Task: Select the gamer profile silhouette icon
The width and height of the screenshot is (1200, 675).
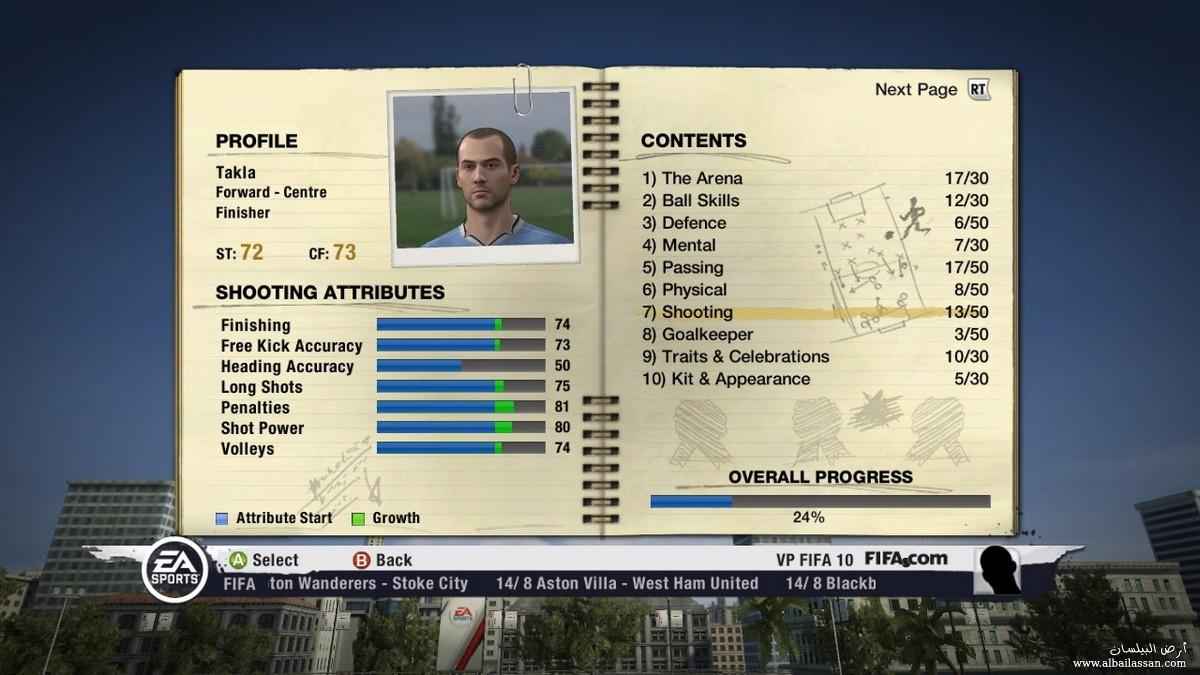Action: tap(998, 571)
